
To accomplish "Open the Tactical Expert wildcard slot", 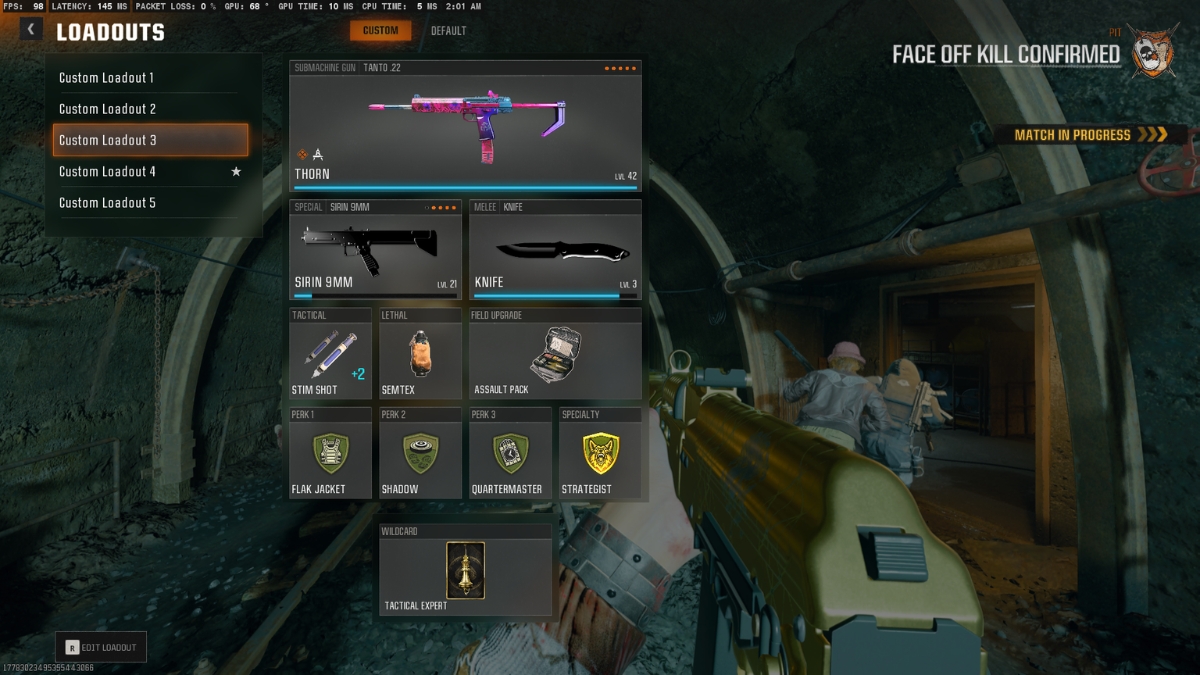I will coord(465,569).
